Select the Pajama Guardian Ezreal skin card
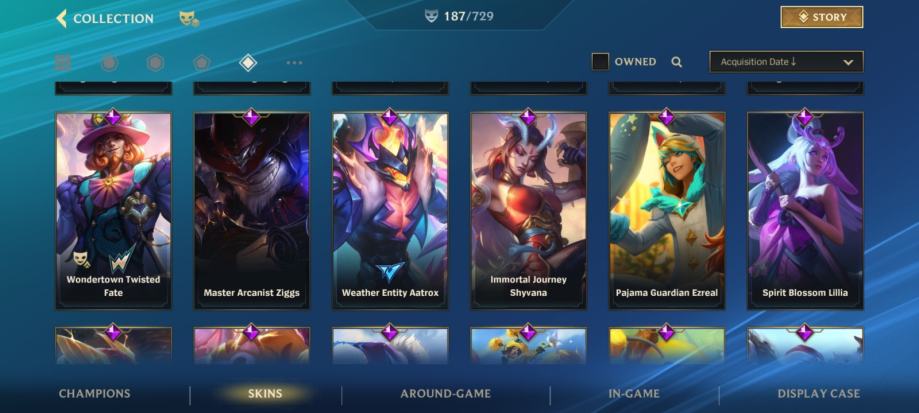 pos(667,210)
